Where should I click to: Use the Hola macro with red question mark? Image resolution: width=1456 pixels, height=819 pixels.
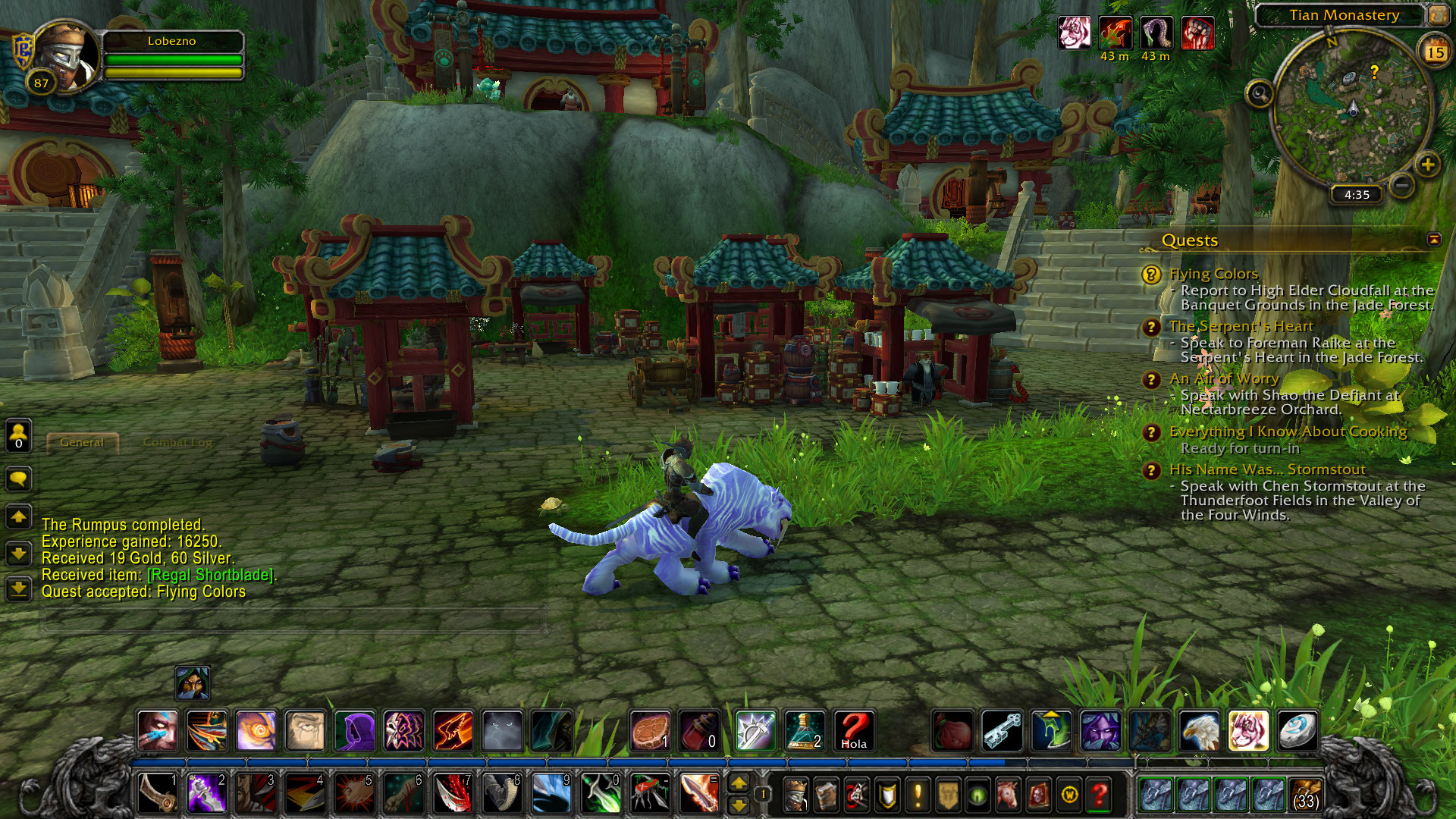point(854,730)
